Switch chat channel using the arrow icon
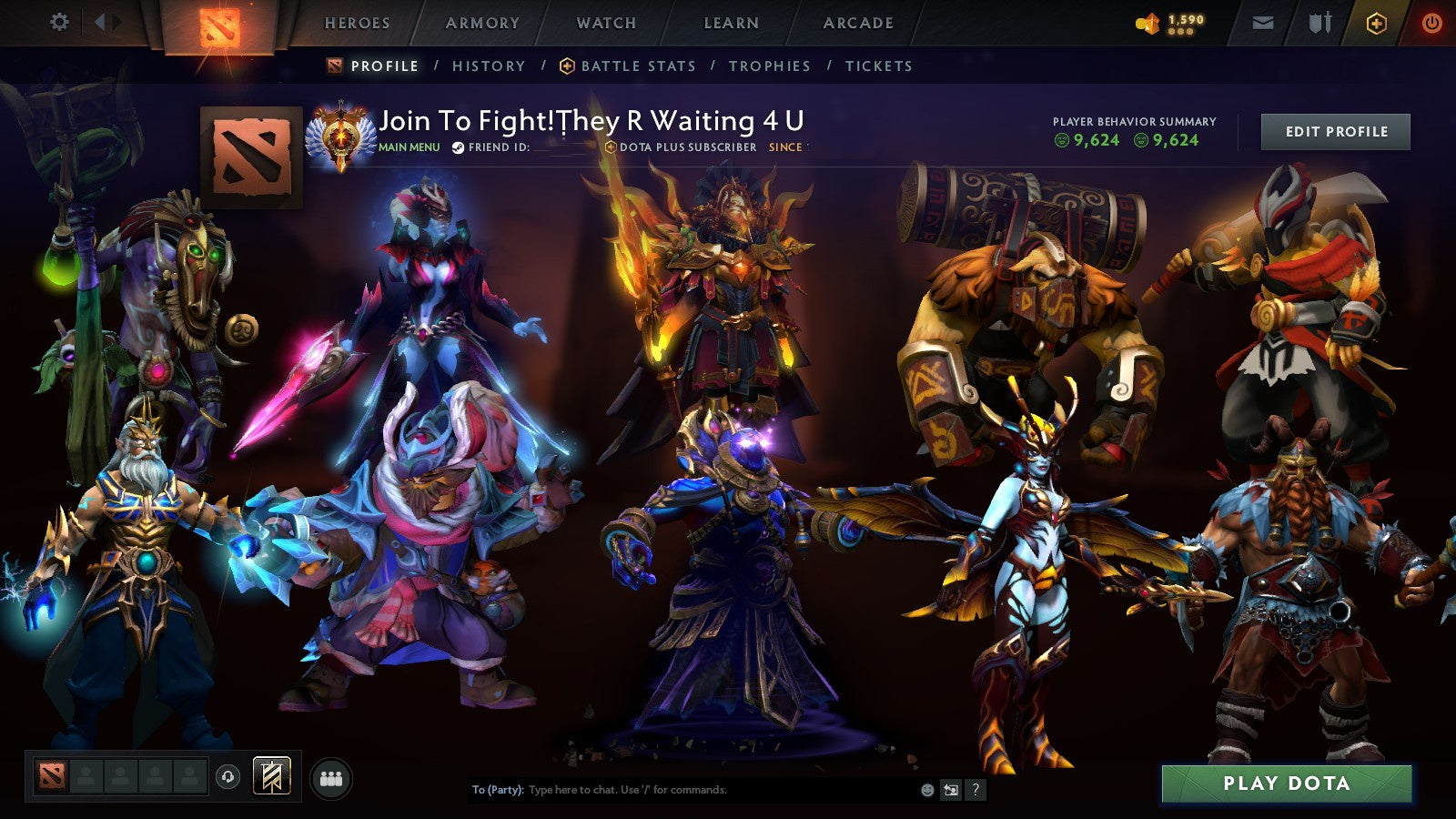1456x819 pixels. click(x=951, y=789)
